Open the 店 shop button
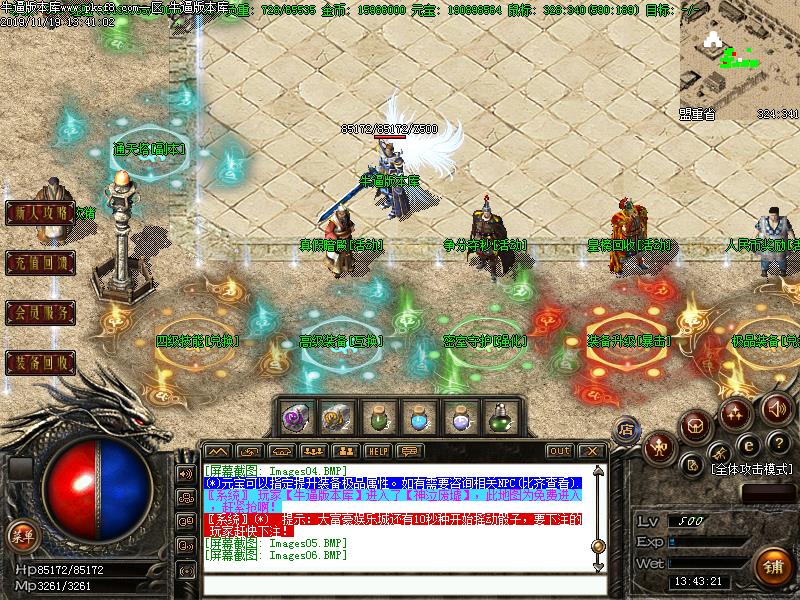The image size is (800, 600). point(625,427)
